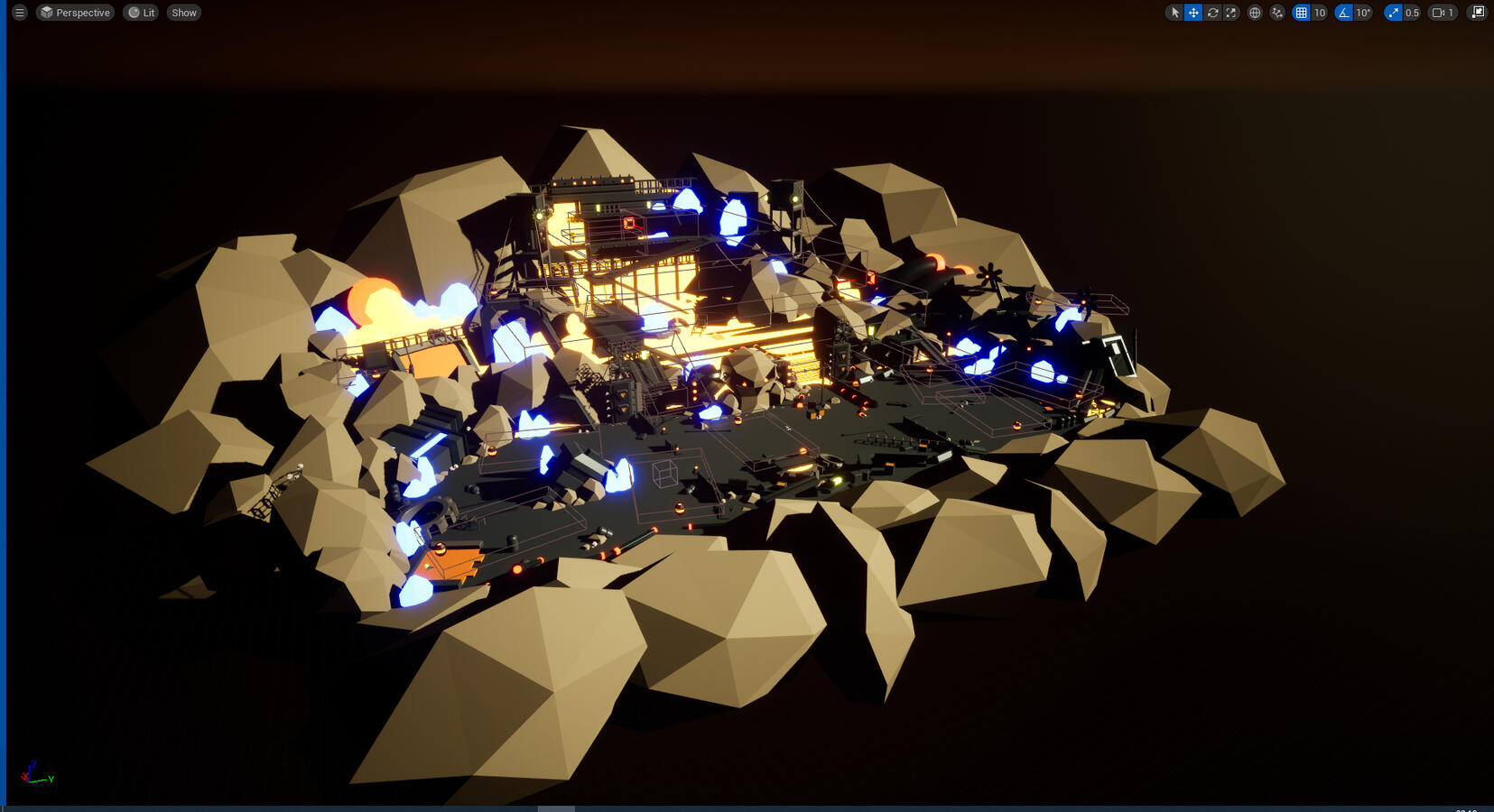Viewport: 1494px width, 812px height.
Task: Switch to the rotate gizmo tool
Action: point(1212,13)
